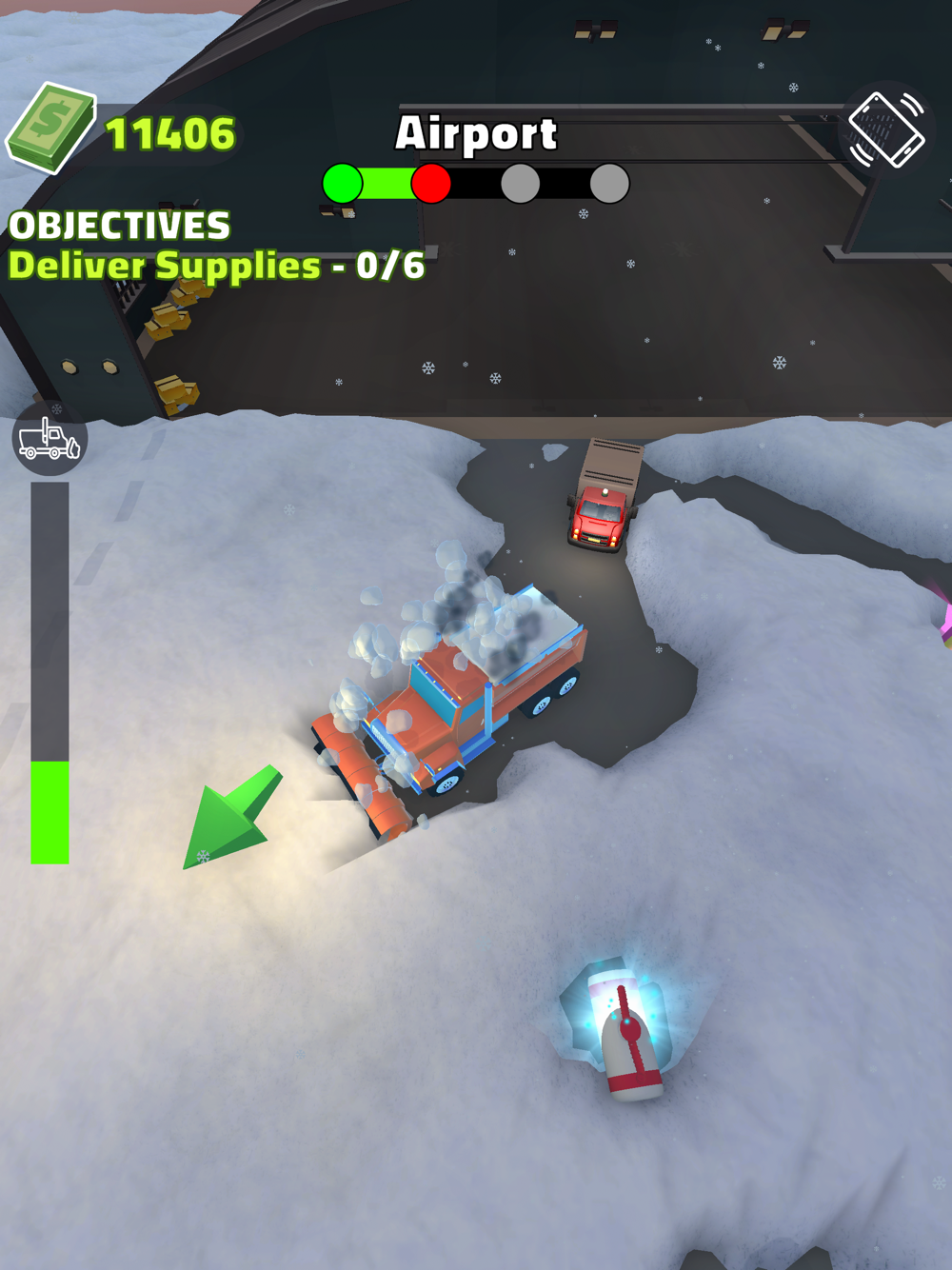
Task: Open the cash stack money icon
Action: click(51, 129)
